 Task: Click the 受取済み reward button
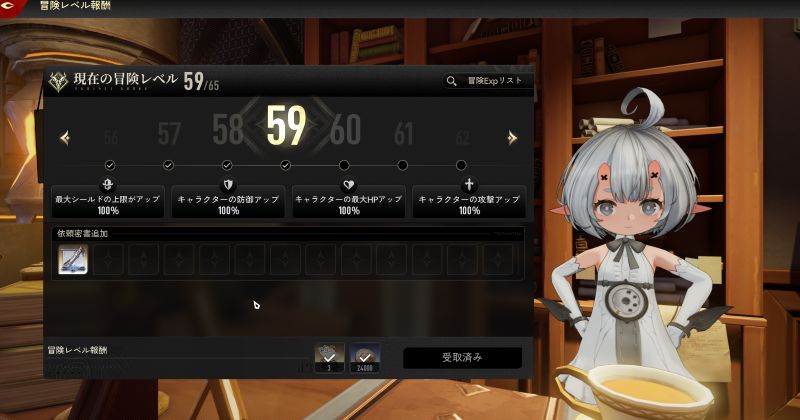pos(462,357)
